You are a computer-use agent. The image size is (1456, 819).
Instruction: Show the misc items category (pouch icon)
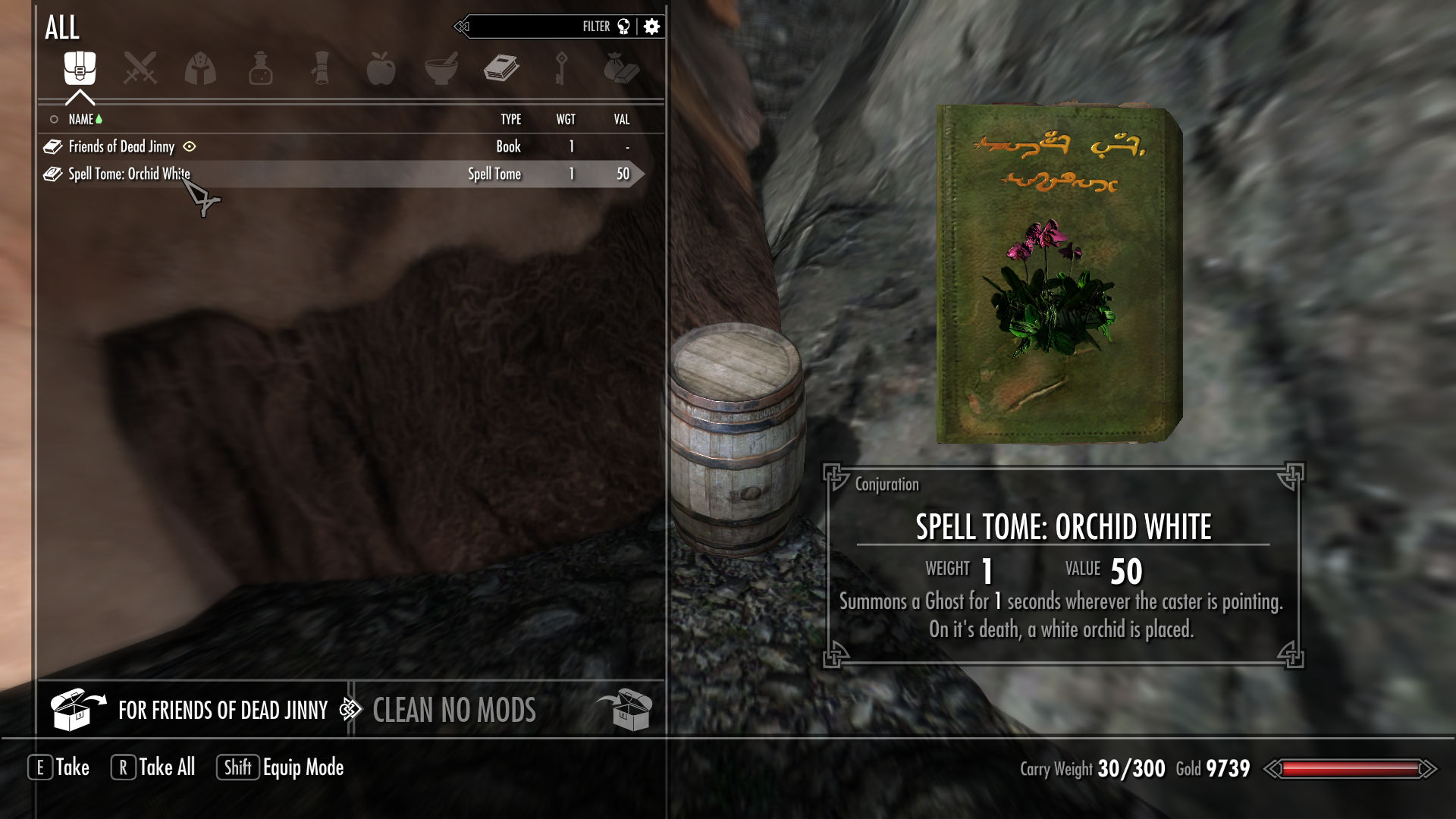pos(621,69)
